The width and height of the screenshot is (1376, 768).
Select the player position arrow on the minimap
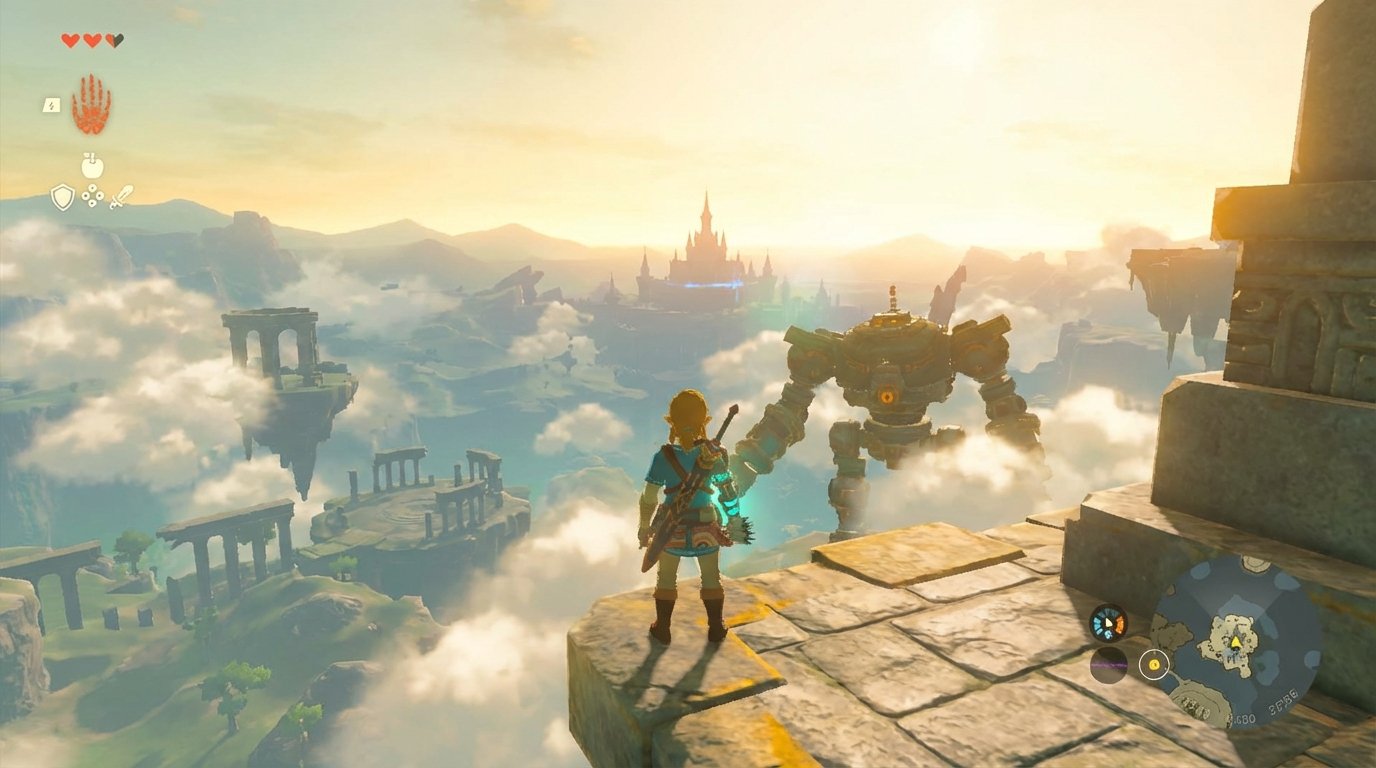click(1236, 642)
